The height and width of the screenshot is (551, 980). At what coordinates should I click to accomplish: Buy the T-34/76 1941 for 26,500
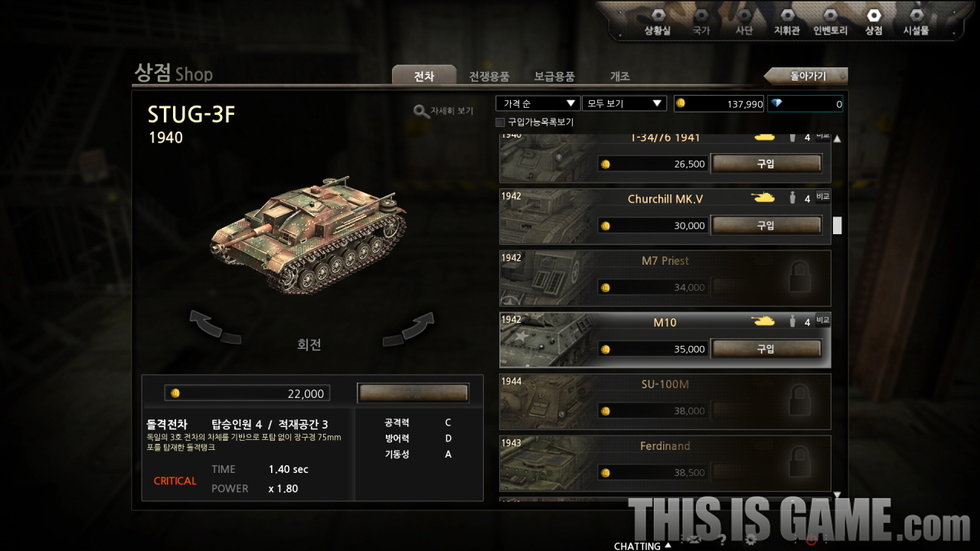tap(765, 163)
